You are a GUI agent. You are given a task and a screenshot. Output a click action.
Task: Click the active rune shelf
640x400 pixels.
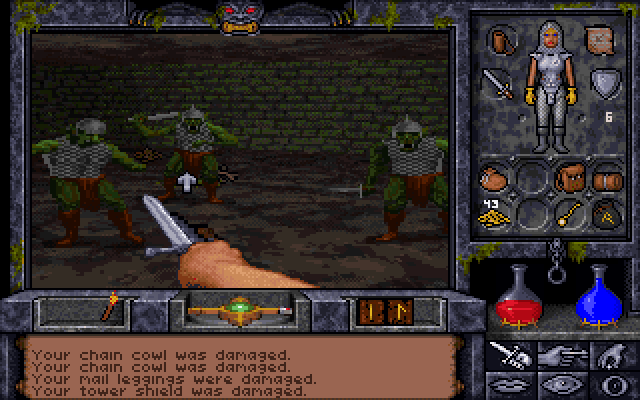378,311
